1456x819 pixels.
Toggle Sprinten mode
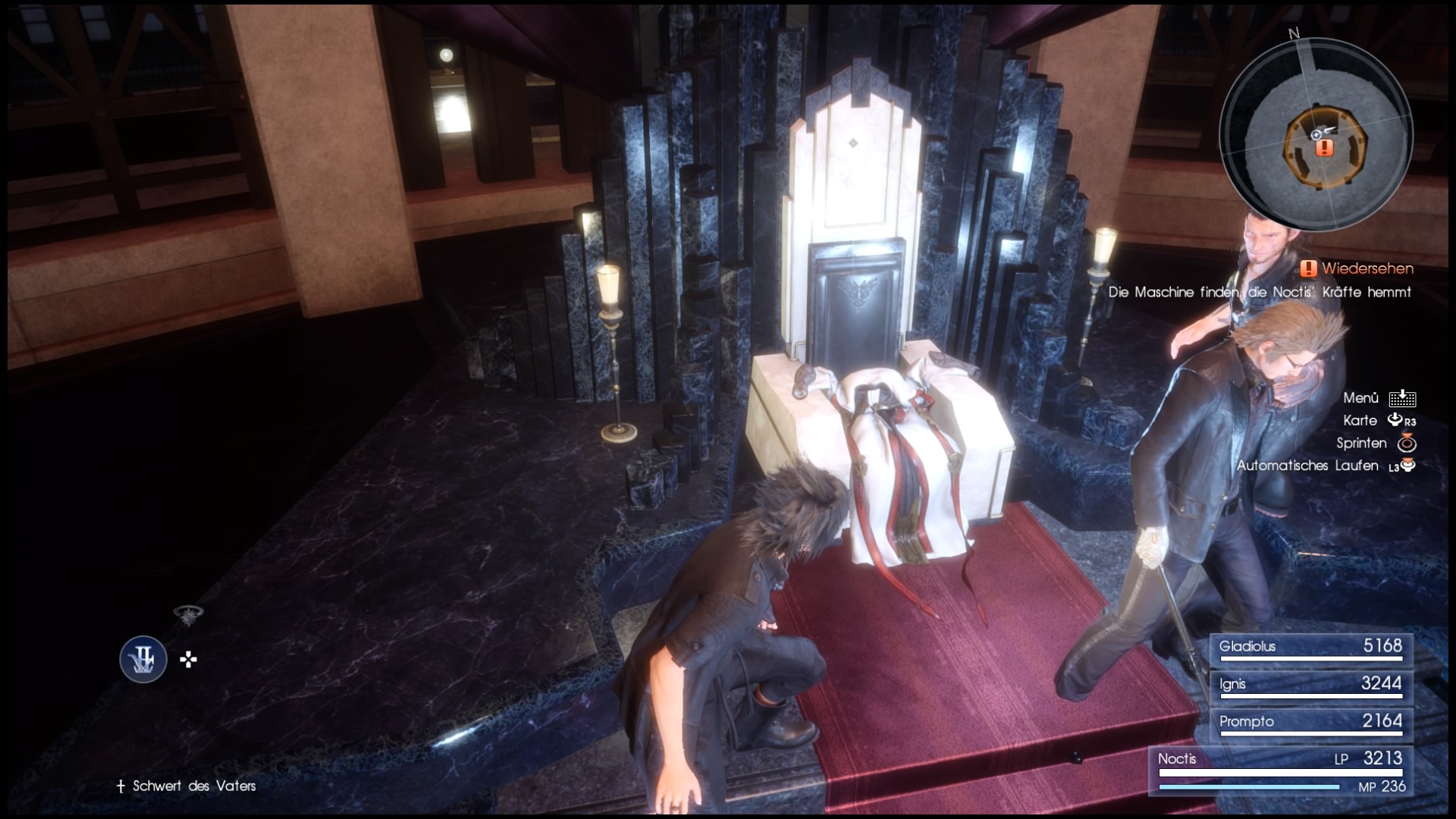[x=1361, y=443]
